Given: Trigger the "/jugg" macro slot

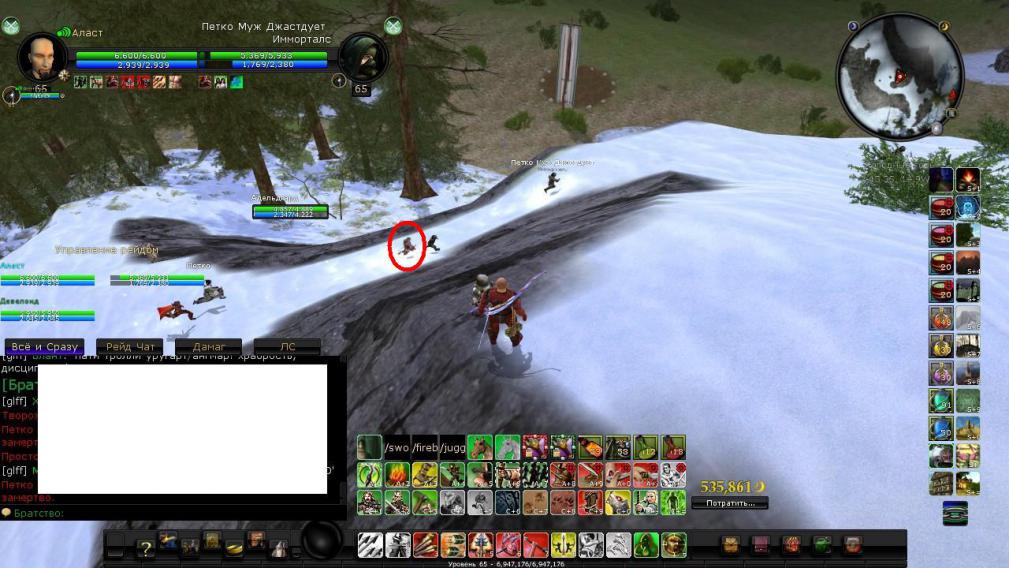Looking at the screenshot, I should [453, 447].
